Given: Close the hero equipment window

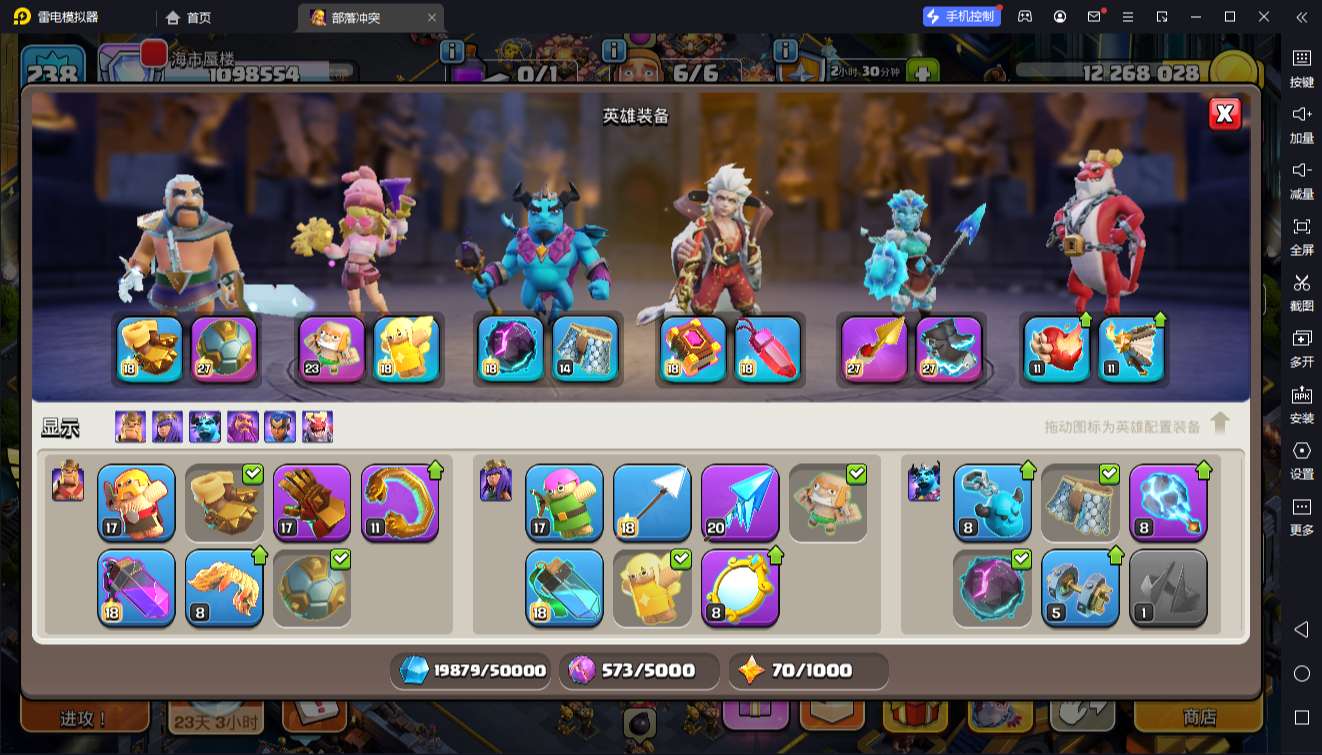Looking at the screenshot, I should click(1225, 114).
